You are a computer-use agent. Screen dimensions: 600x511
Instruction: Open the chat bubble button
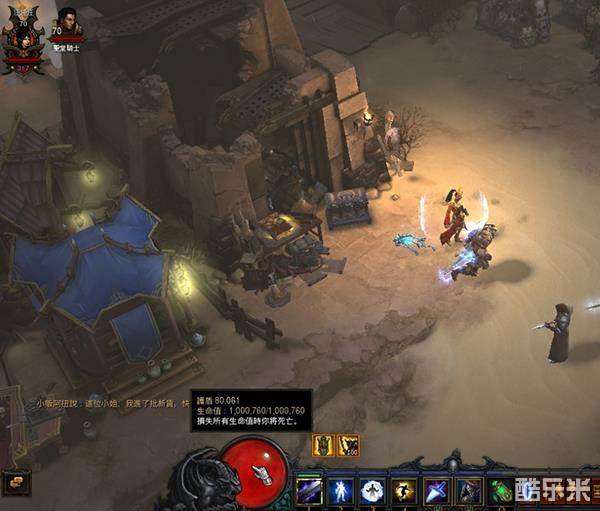point(16,481)
